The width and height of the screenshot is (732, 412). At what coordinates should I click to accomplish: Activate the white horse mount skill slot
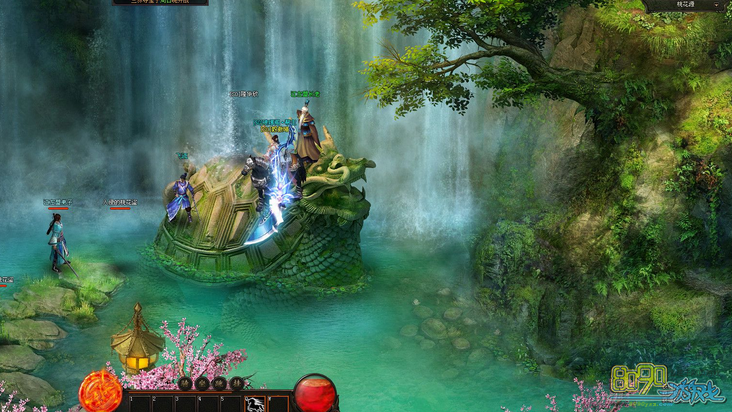[x=255, y=404]
